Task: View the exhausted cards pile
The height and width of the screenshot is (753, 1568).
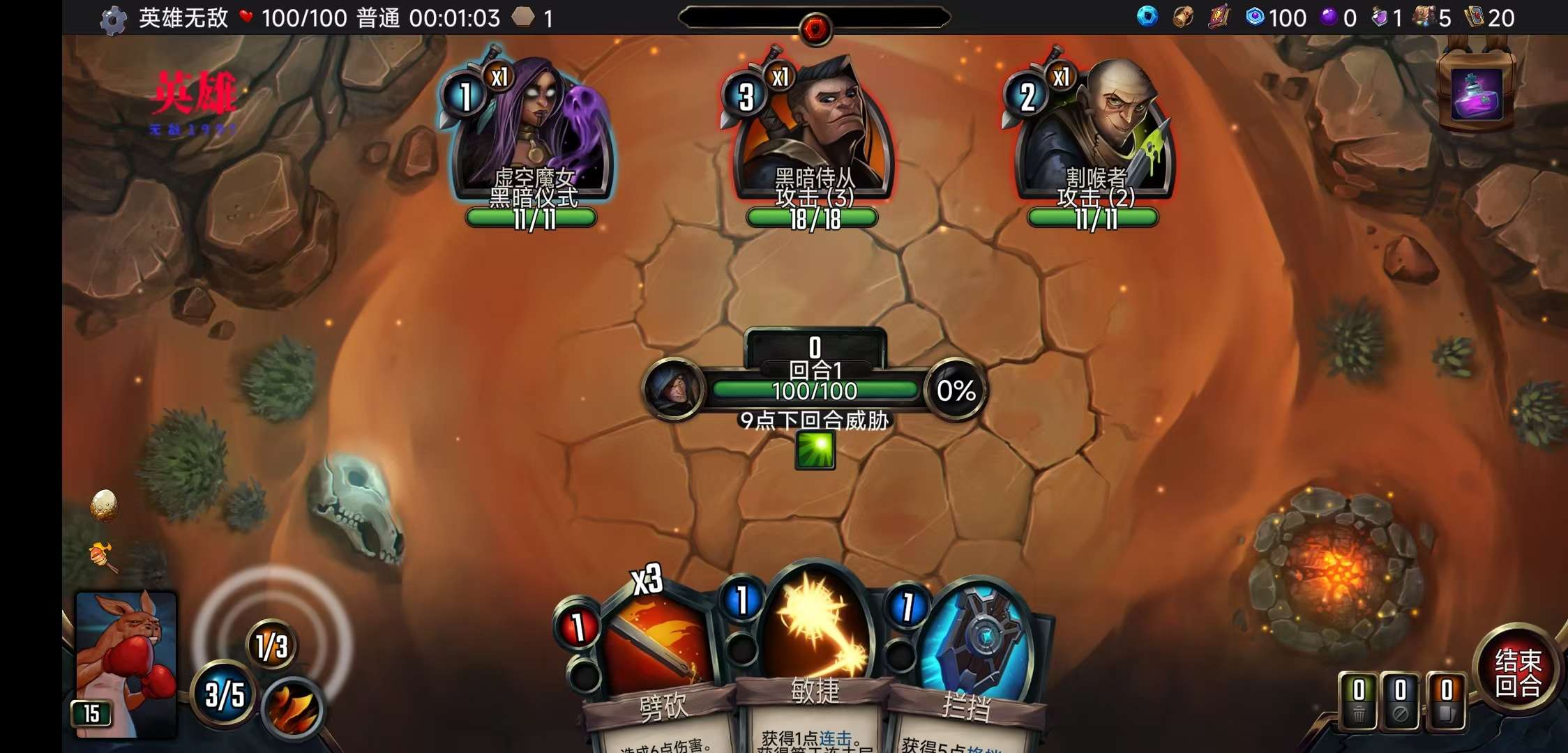Action: point(1400,701)
